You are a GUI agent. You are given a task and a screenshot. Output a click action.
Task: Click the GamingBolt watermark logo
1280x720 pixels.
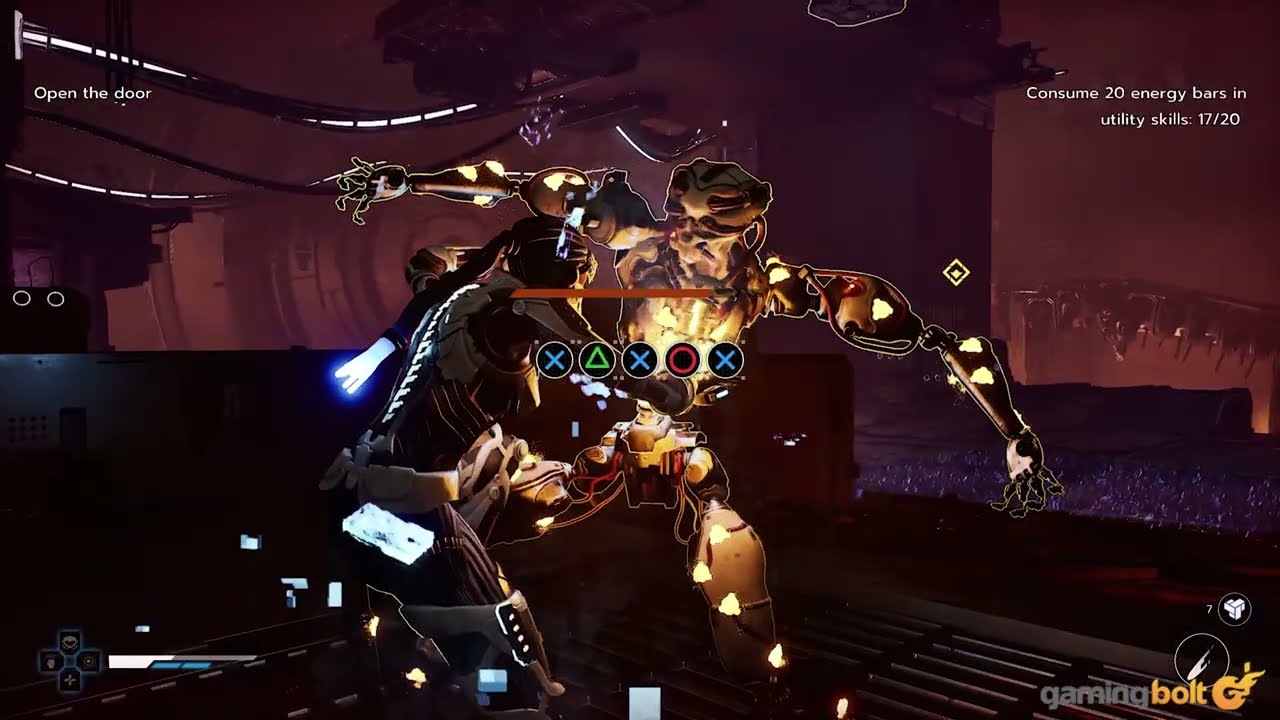tap(1150, 692)
